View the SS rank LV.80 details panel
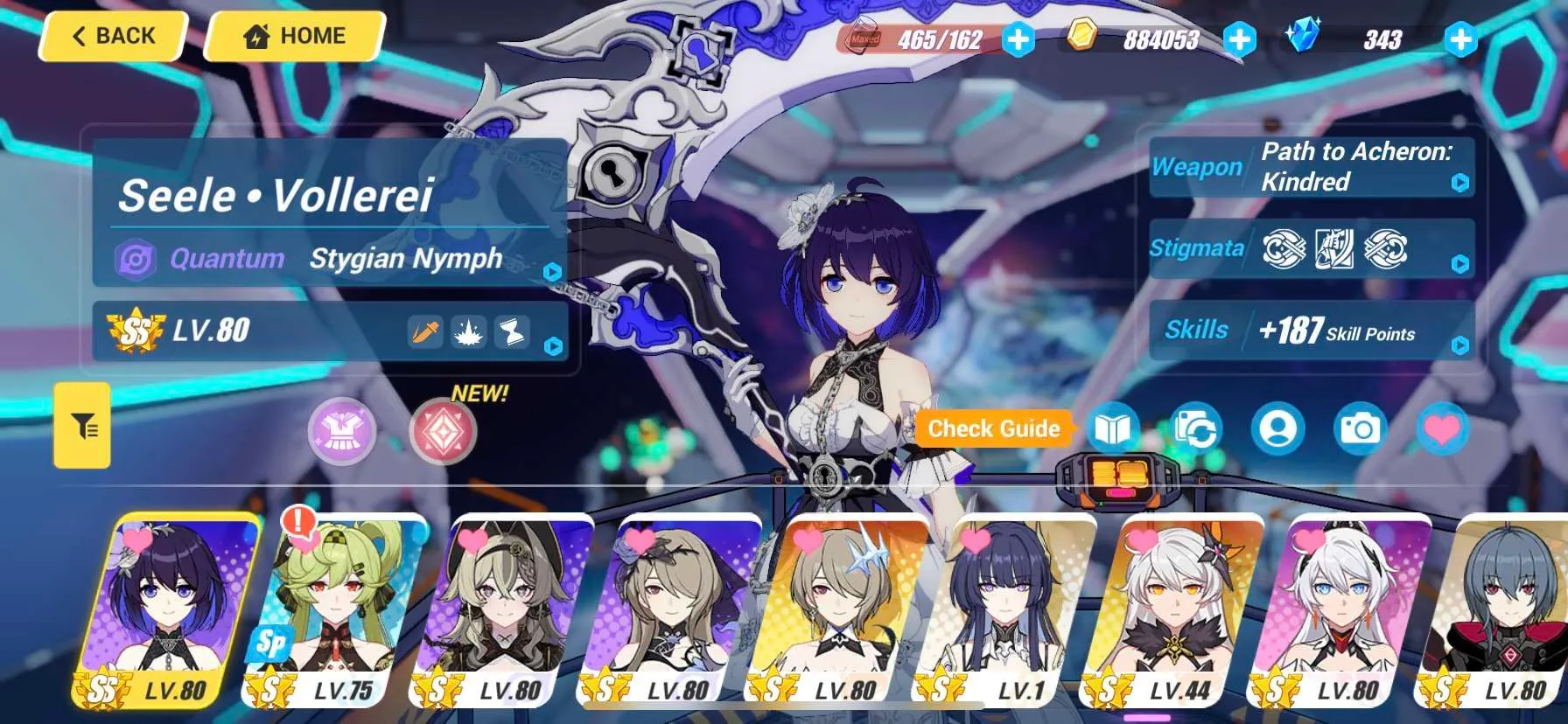Viewport: 1568px width, 724px height. (x=331, y=331)
